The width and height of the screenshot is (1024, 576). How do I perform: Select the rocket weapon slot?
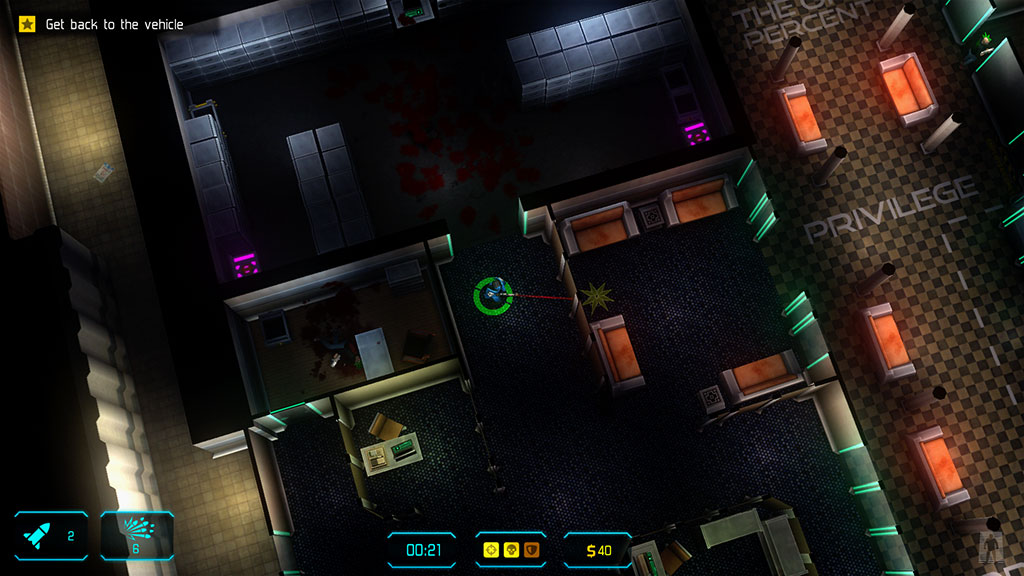coord(50,535)
